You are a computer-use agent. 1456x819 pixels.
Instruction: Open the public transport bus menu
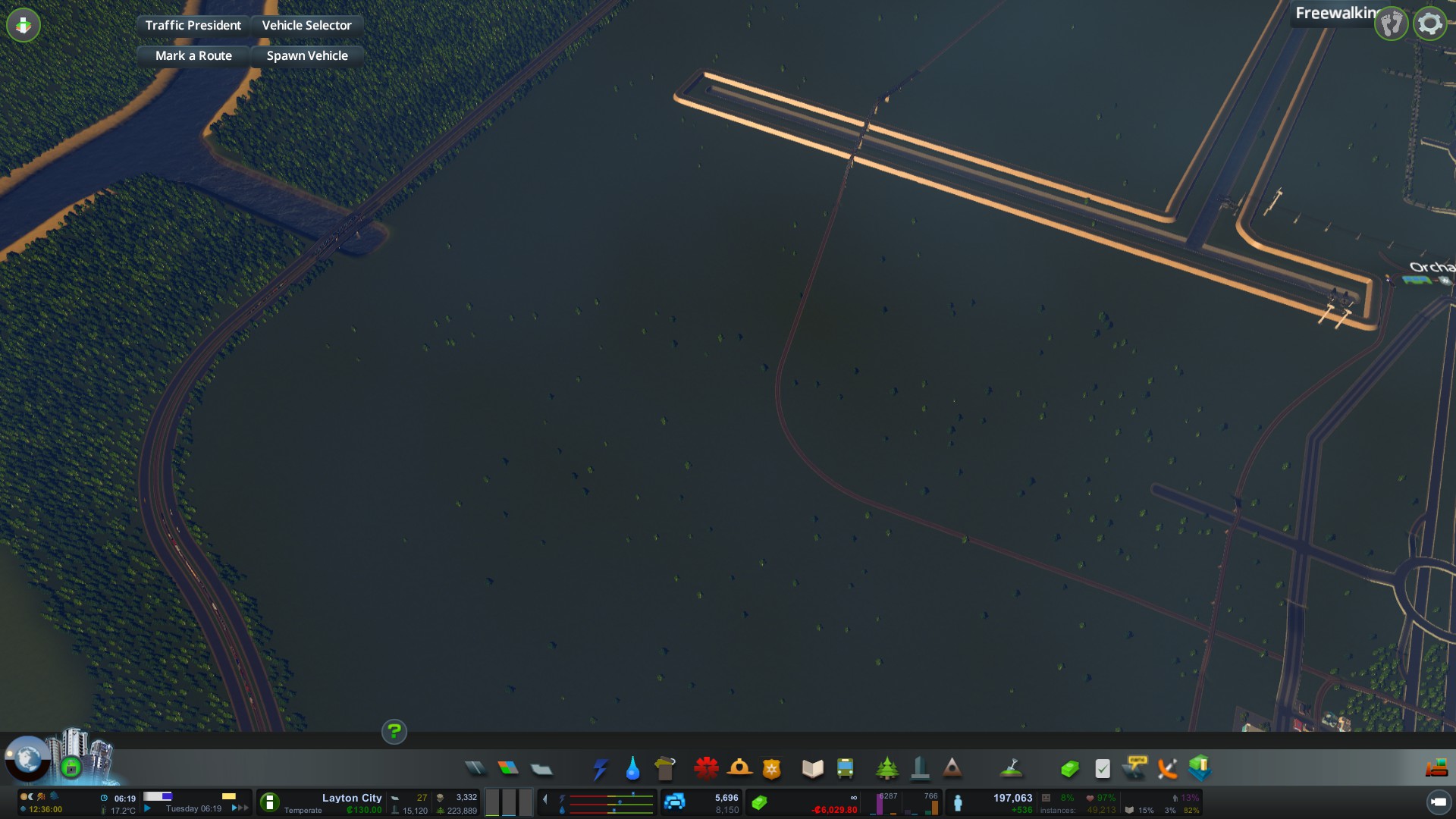tap(845, 769)
